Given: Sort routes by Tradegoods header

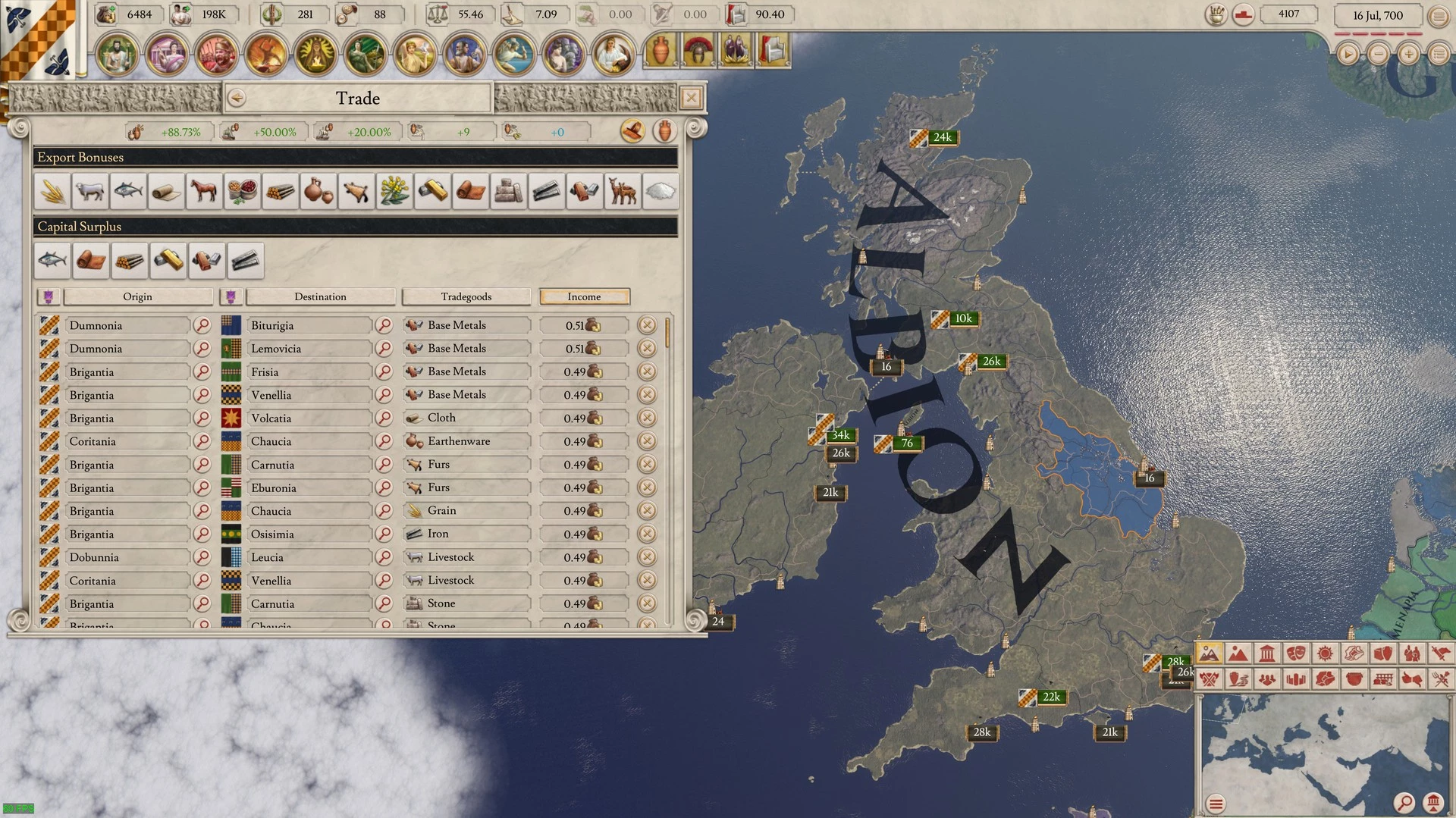Looking at the screenshot, I should tap(466, 296).
